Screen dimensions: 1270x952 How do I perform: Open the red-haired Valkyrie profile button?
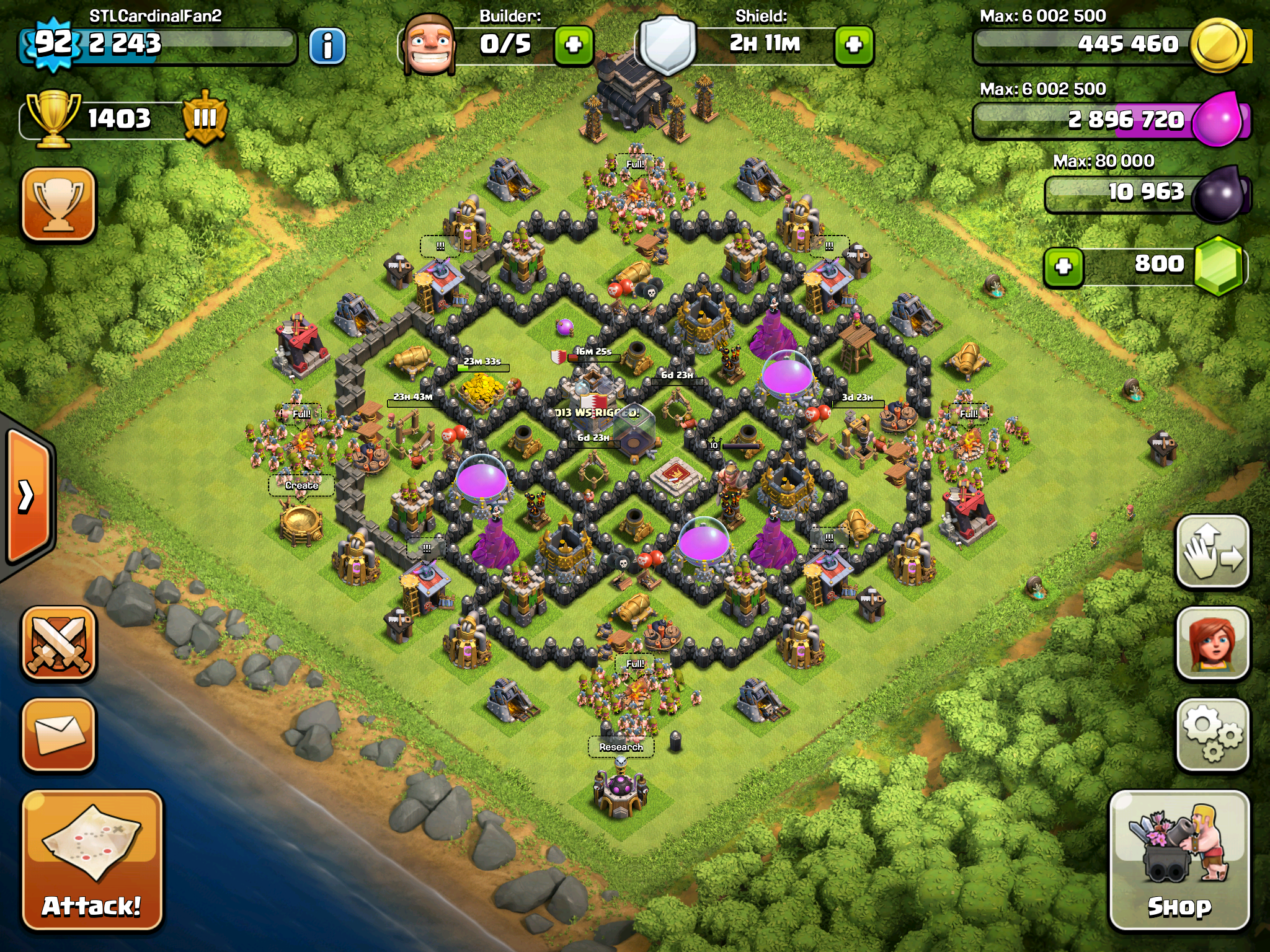point(1212,643)
